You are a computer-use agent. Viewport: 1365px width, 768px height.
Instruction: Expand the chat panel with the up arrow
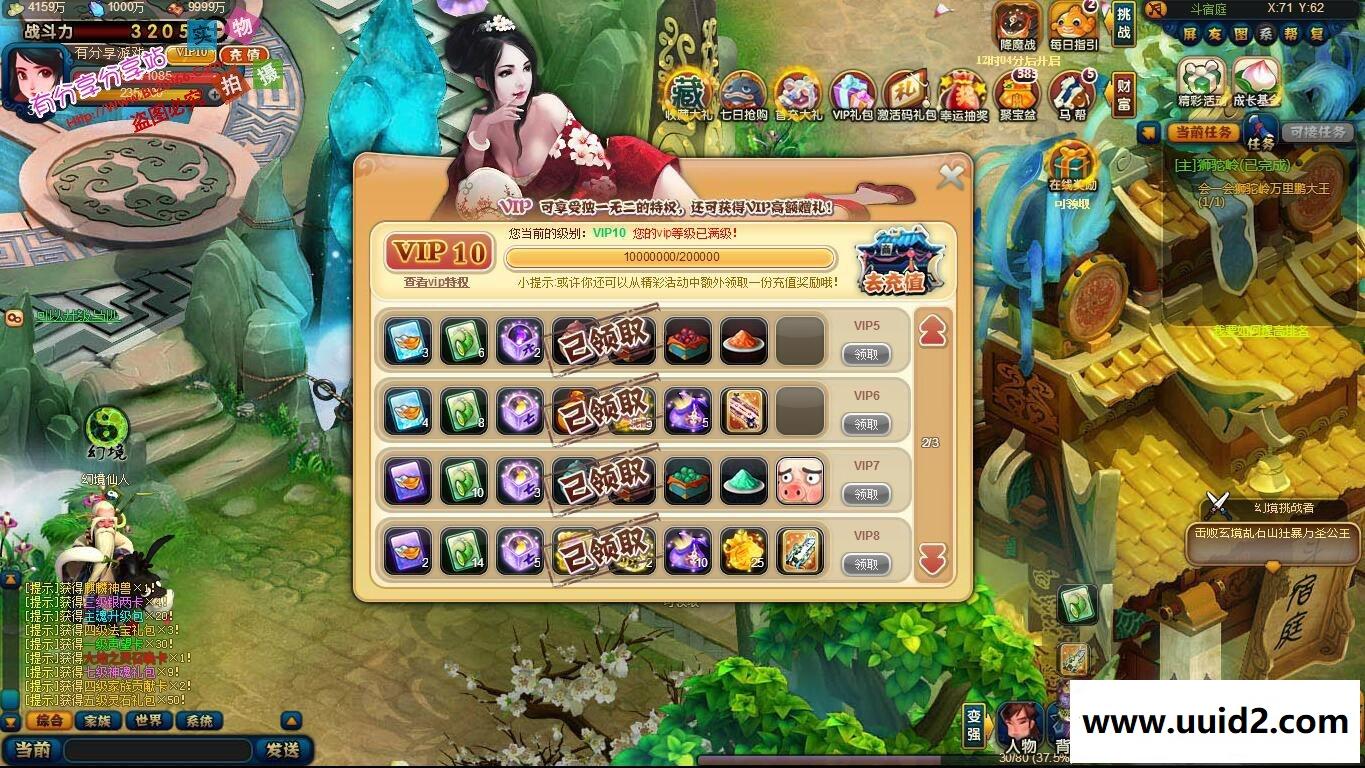(x=289, y=719)
